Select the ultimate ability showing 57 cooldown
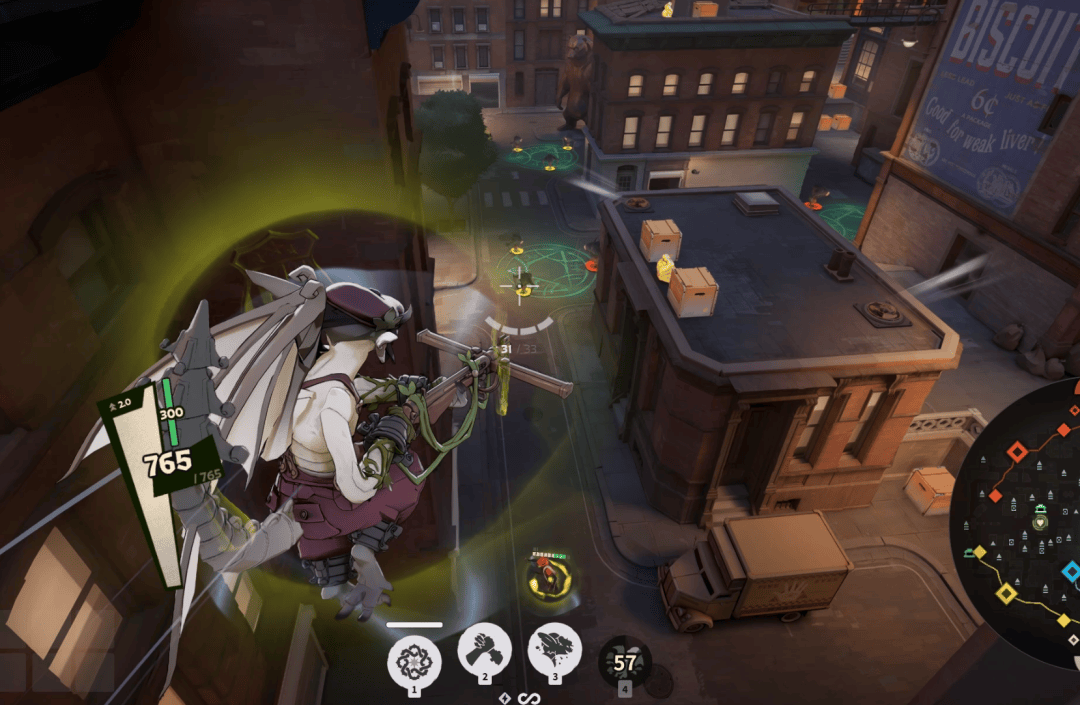Screen dimensions: 1080x705 625,661
